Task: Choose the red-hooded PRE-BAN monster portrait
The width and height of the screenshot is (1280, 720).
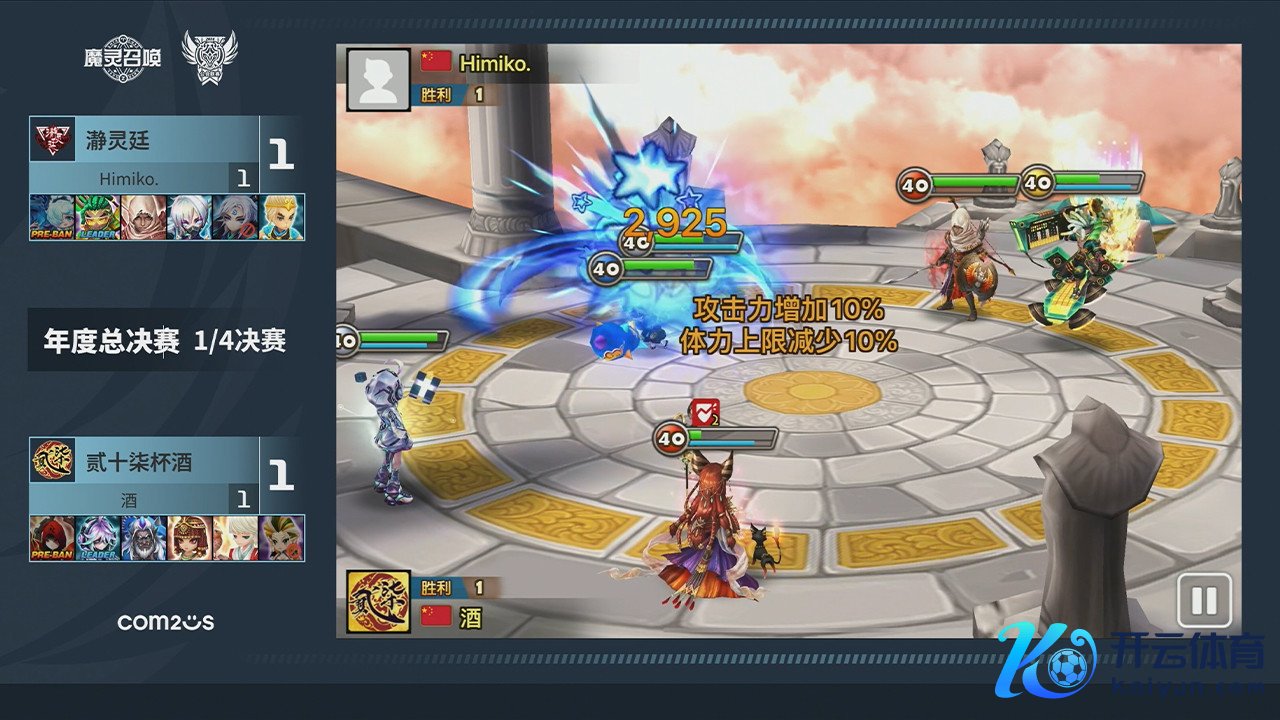Action: coord(52,538)
